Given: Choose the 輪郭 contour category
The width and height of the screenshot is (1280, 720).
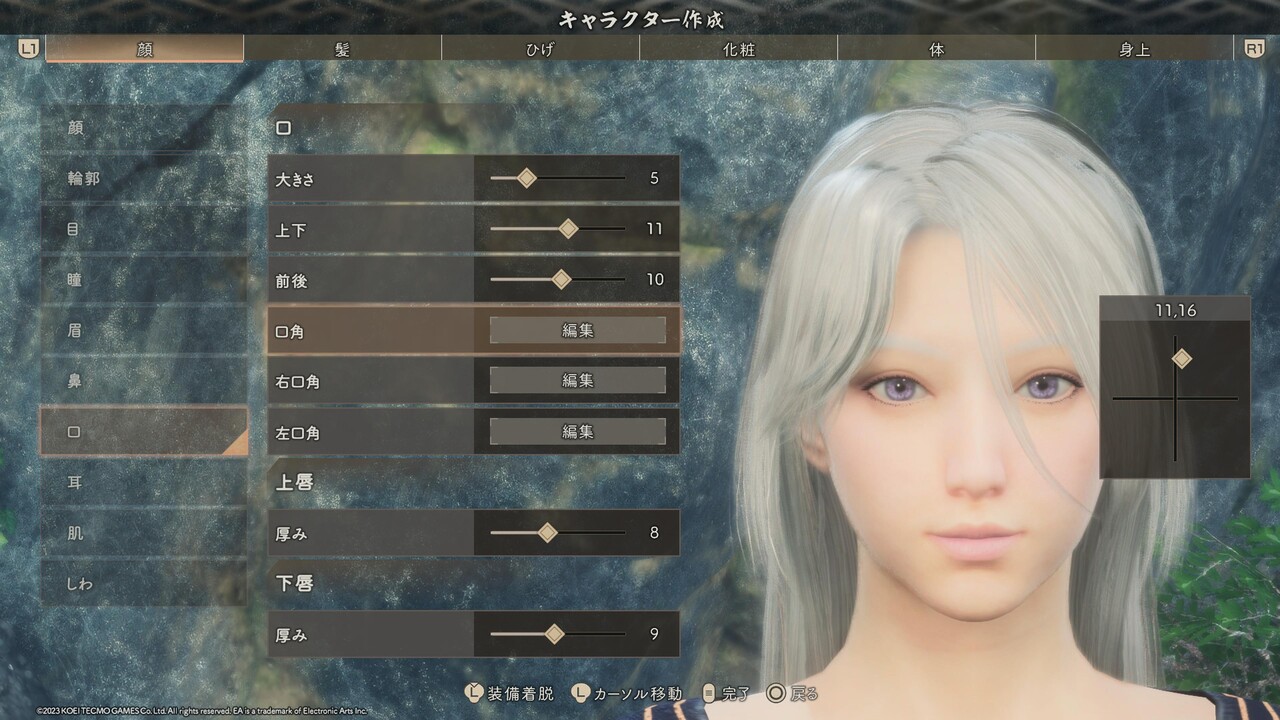Looking at the screenshot, I should [x=143, y=178].
